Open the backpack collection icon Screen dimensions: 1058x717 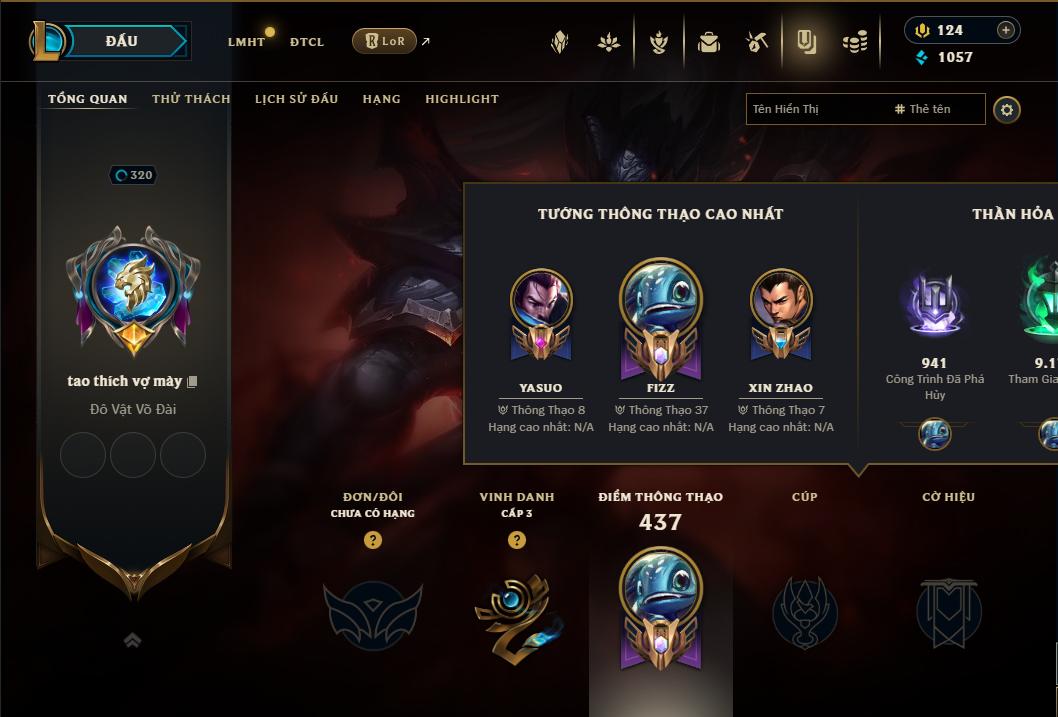[709, 42]
